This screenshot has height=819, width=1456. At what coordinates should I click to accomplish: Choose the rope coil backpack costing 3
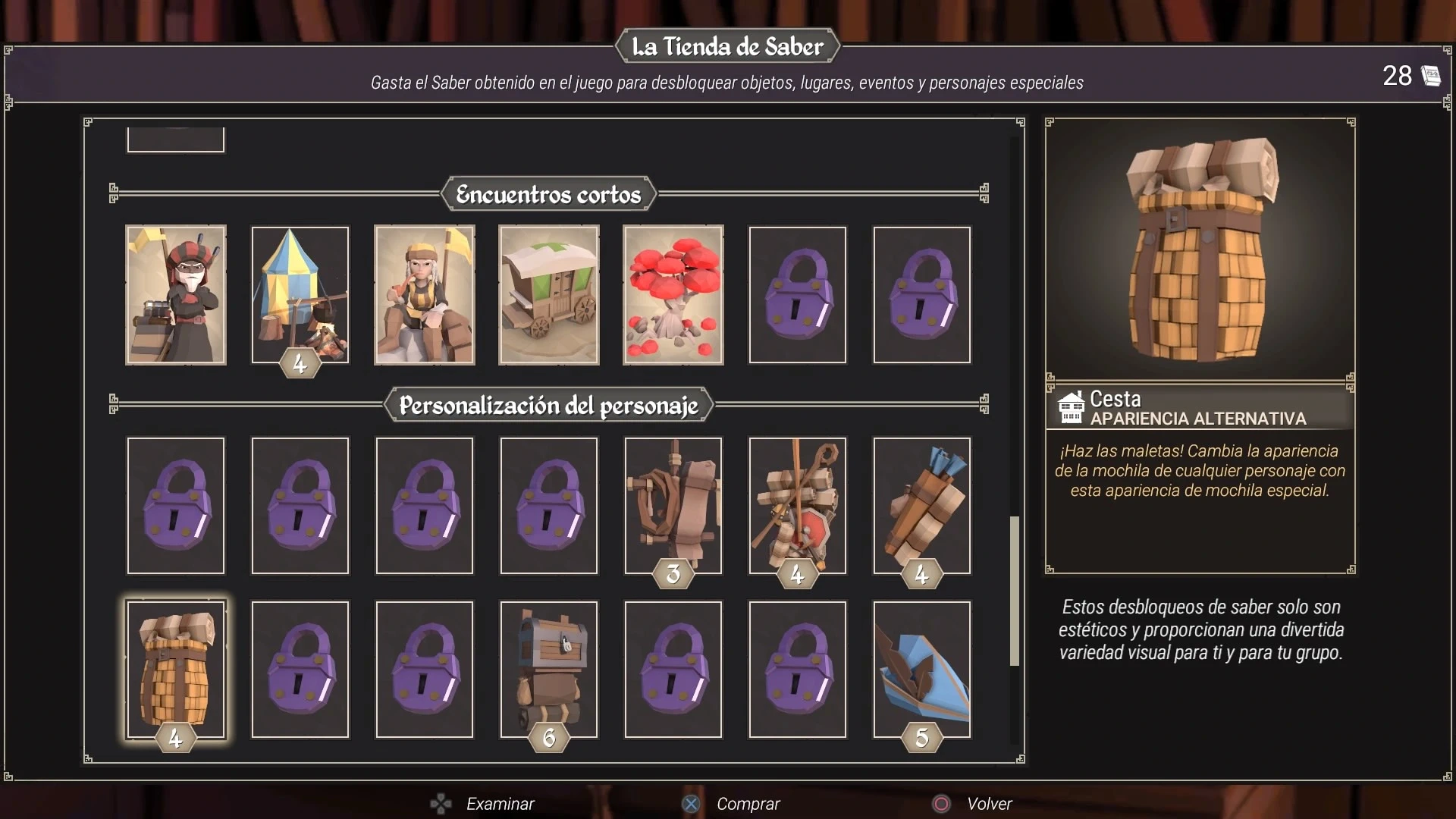coord(673,505)
